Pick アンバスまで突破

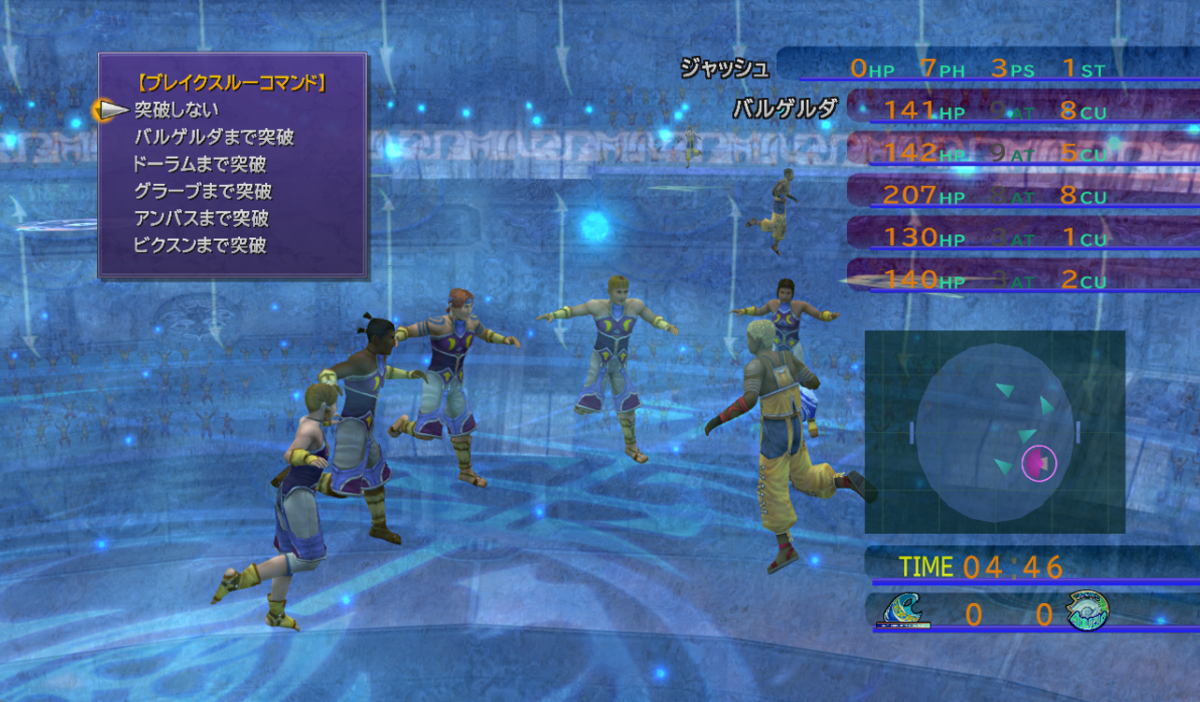point(201,218)
